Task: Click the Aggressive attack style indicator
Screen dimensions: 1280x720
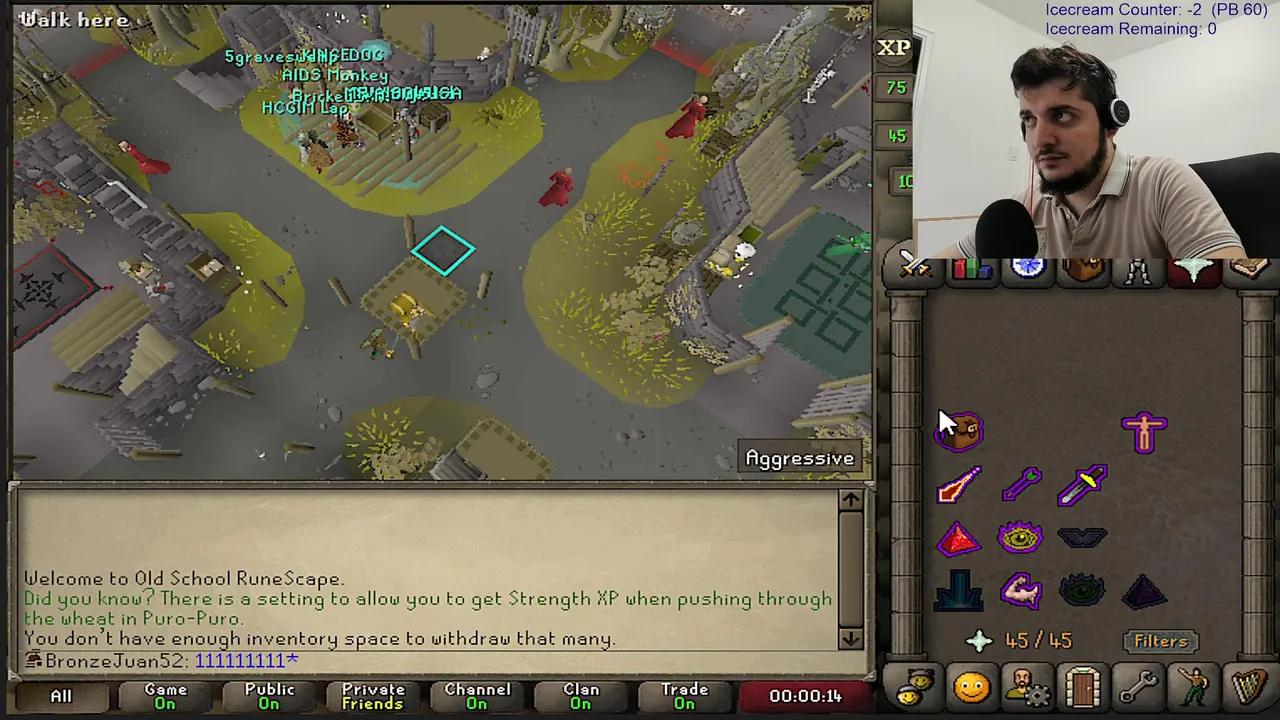Action: [x=800, y=458]
